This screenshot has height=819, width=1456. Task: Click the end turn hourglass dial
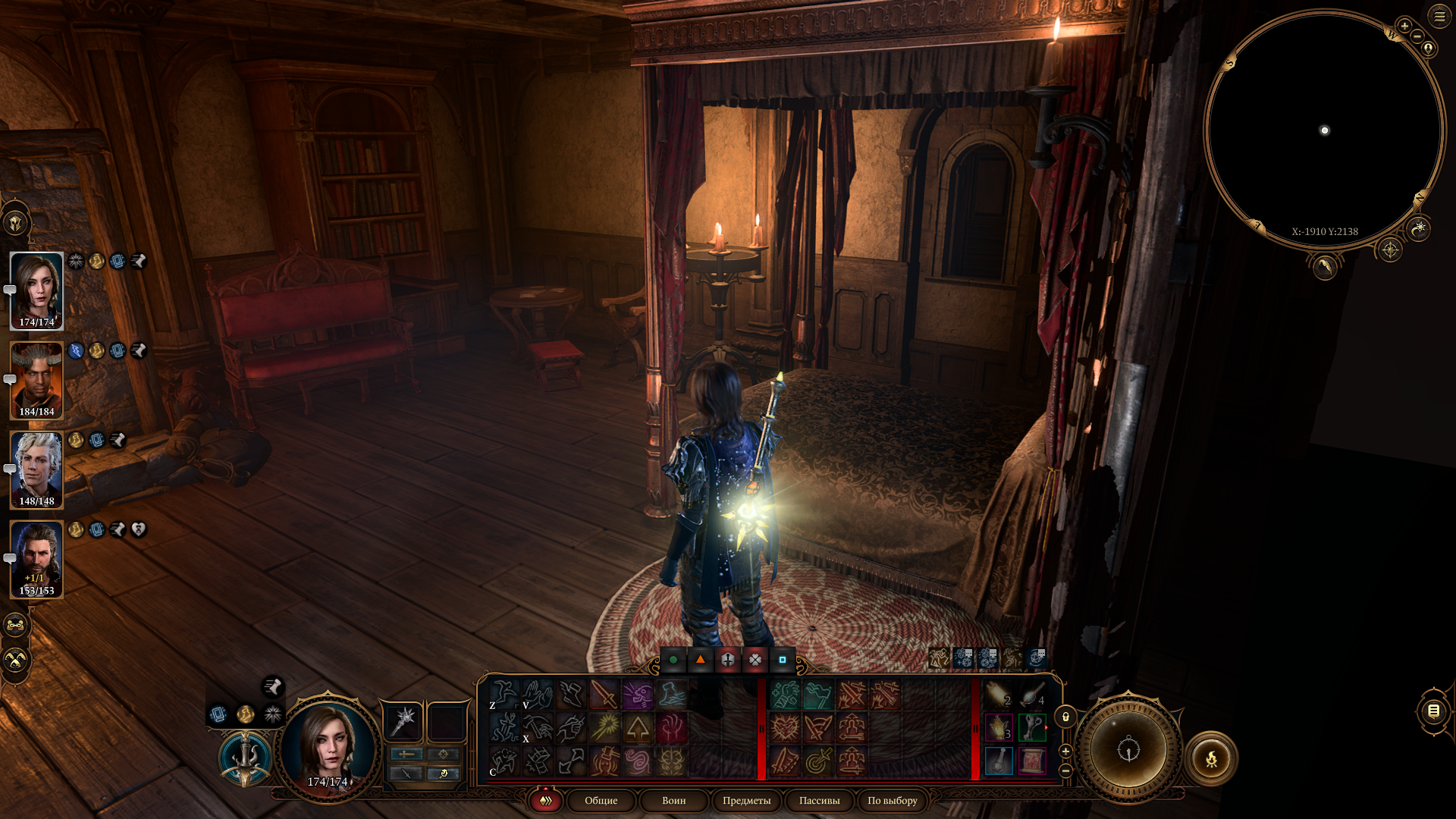pyautogui.click(x=1128, y=750)
